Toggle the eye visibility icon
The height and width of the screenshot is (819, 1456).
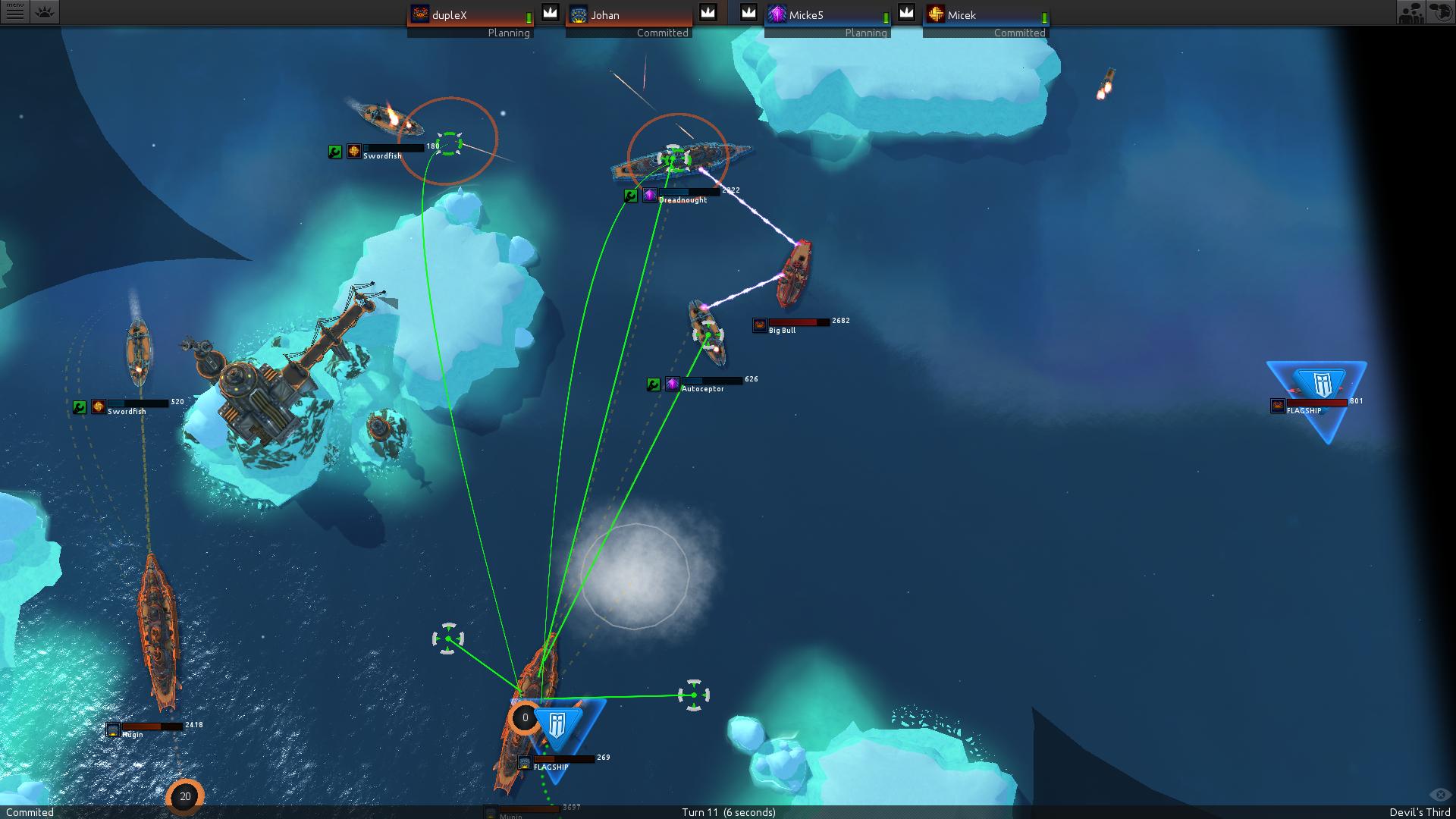coord(1439,795)
